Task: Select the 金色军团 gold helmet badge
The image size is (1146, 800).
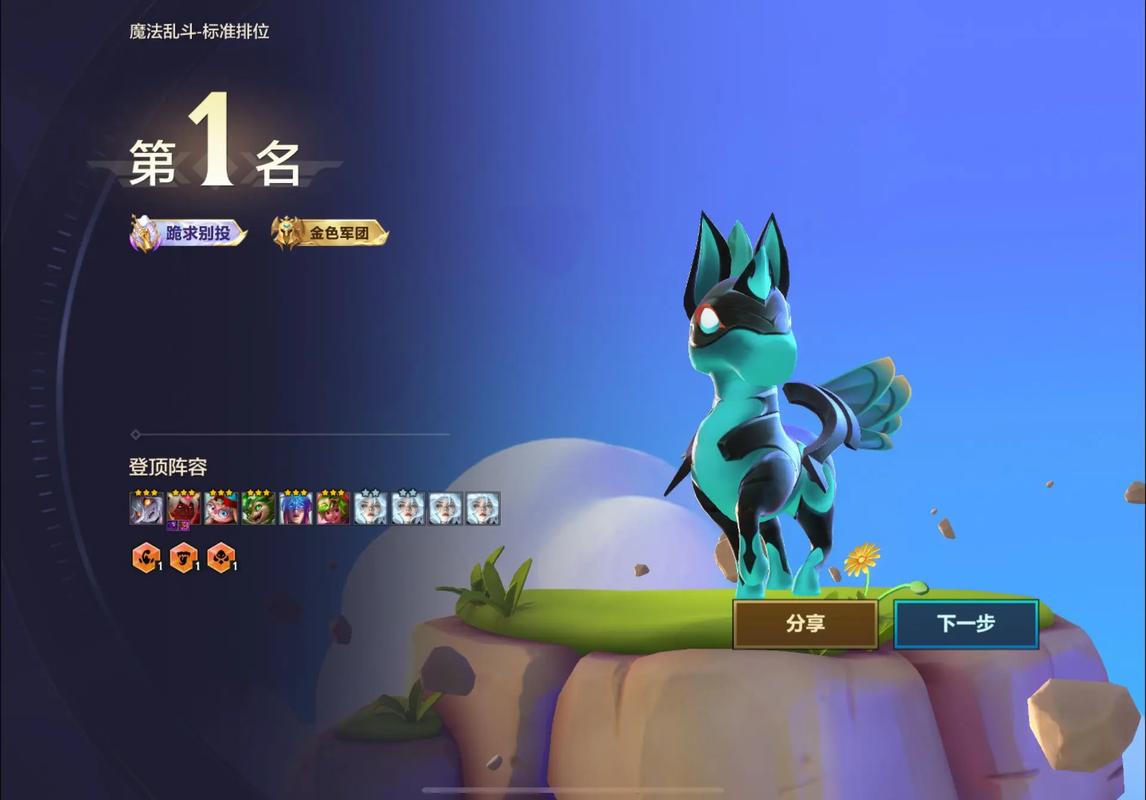Action: pyautogui.click(x=330, y=234)
